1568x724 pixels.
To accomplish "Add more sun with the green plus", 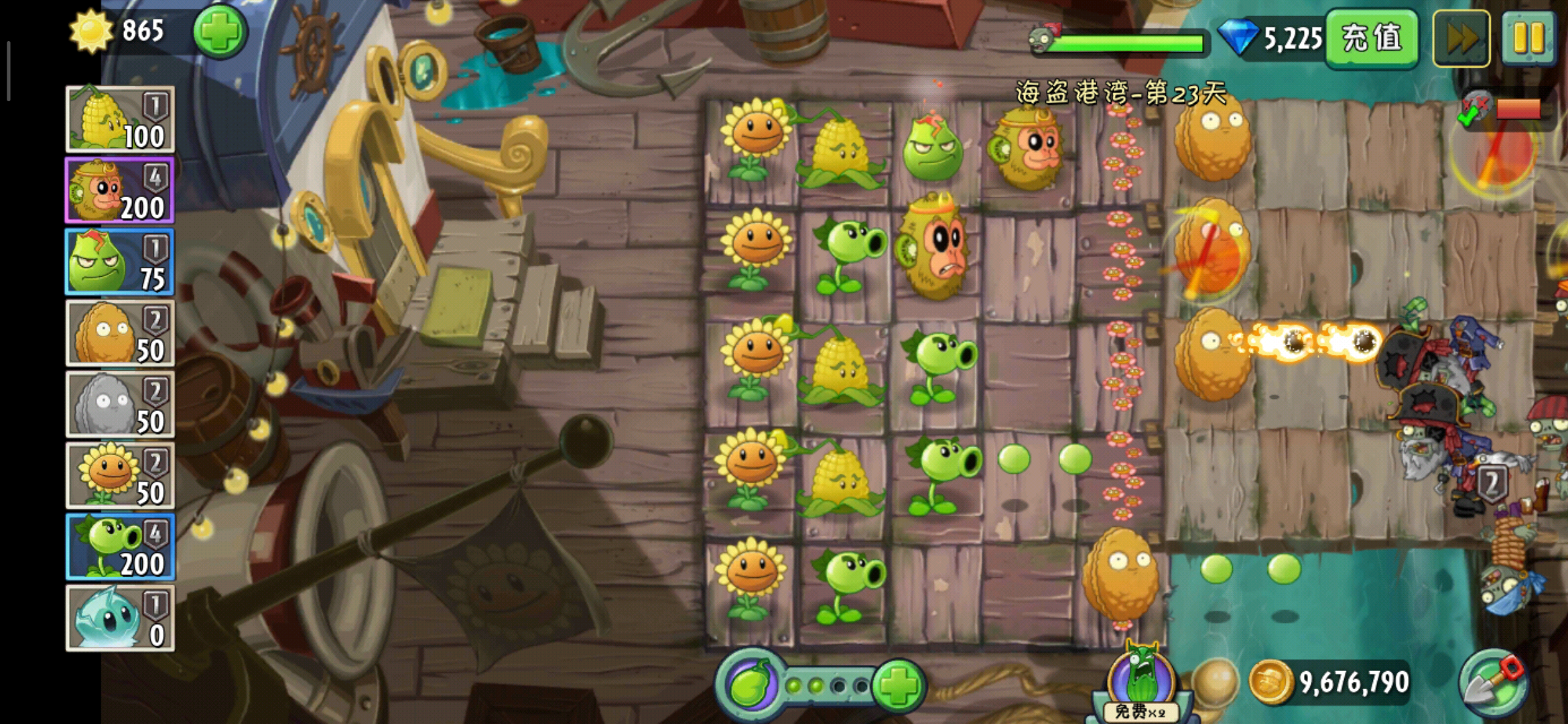I will pos(220,31).
